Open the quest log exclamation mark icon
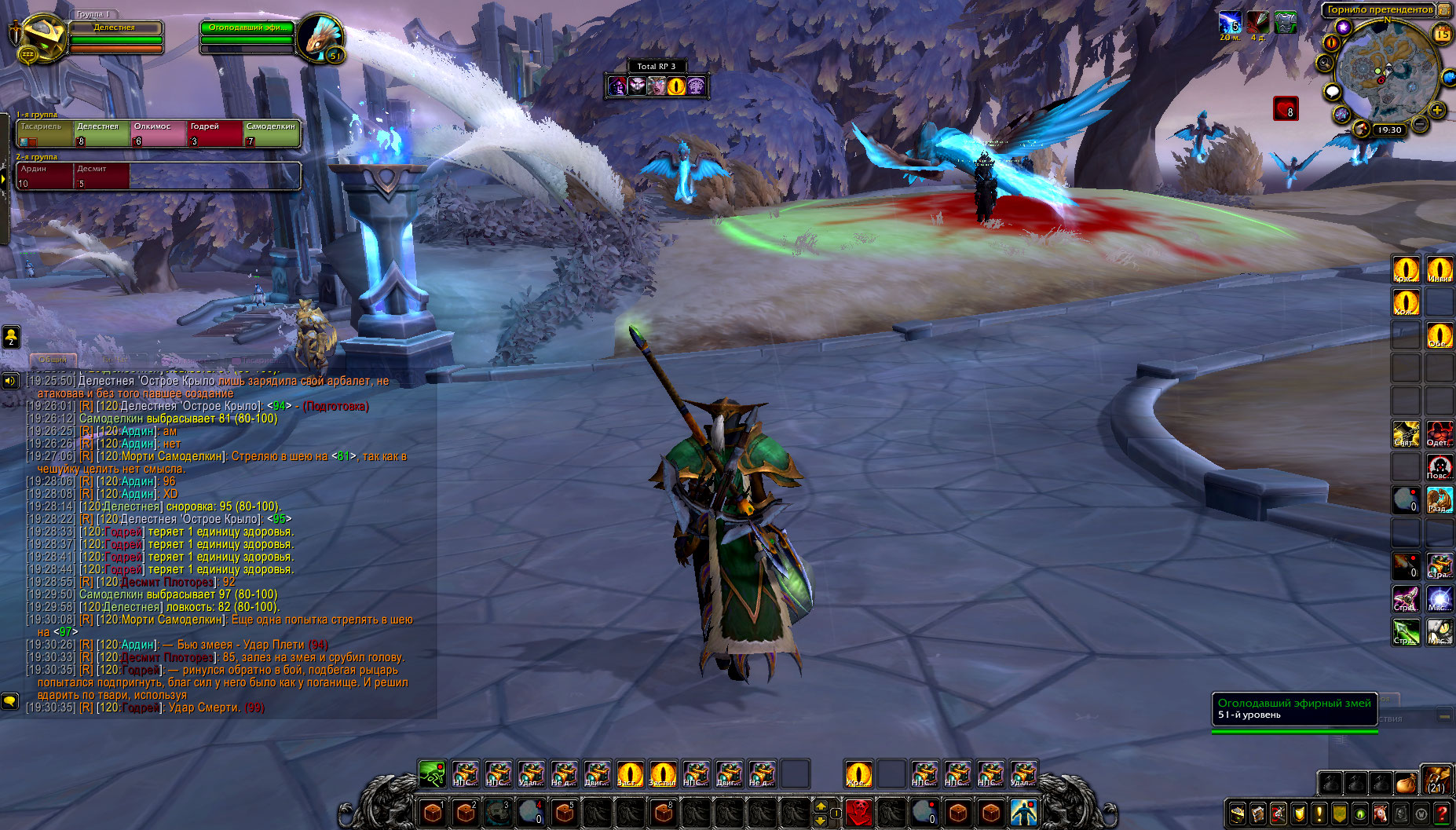The image size is (1456, 830). pyautogui.click(x=1319, y=814)
